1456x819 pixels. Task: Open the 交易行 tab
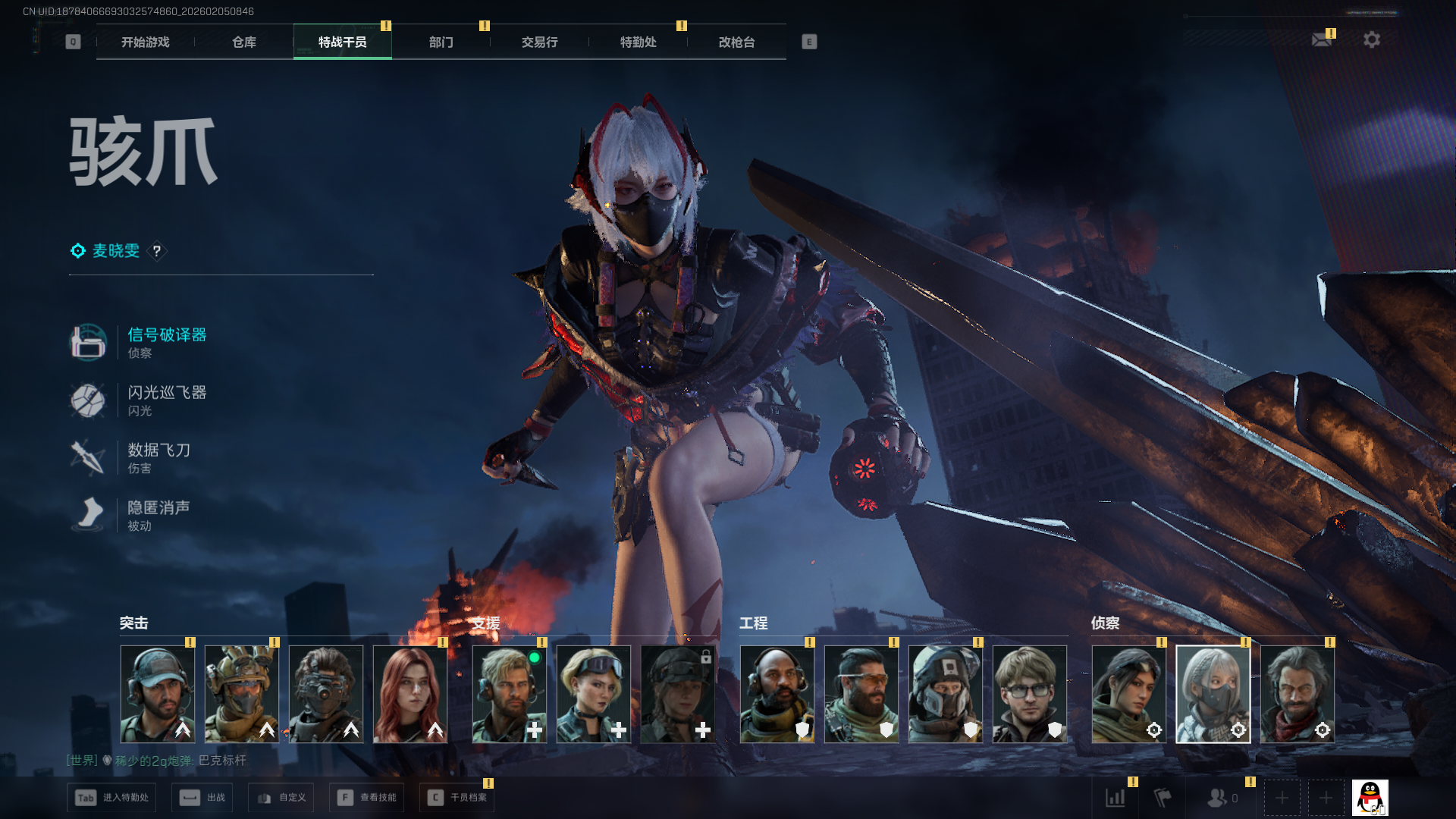click(539, 42)
